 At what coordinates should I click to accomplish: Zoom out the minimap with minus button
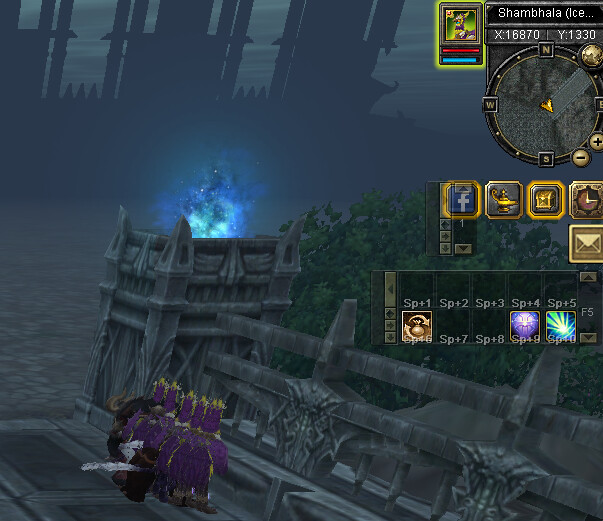[581, 157]
